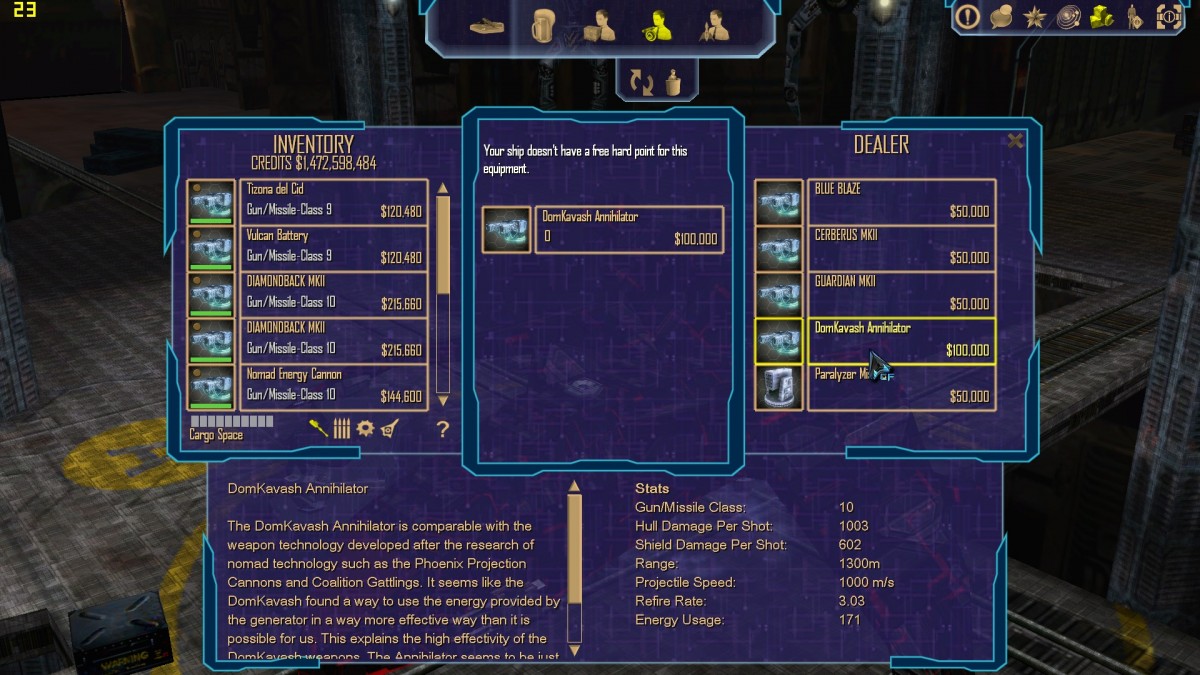
Task: Open the ship dealer icon
Action: point(715,25)
